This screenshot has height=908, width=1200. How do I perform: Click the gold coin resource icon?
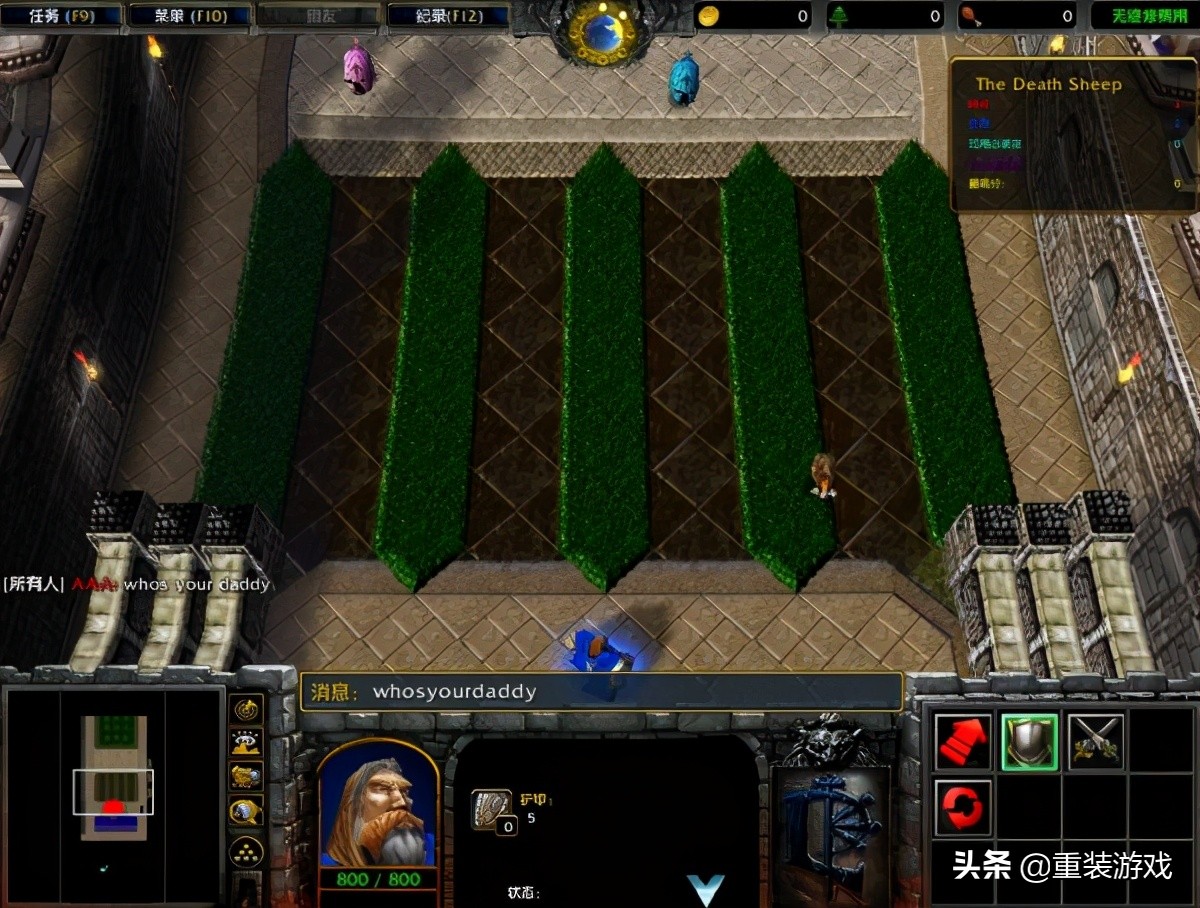click(x=710, y=16)
